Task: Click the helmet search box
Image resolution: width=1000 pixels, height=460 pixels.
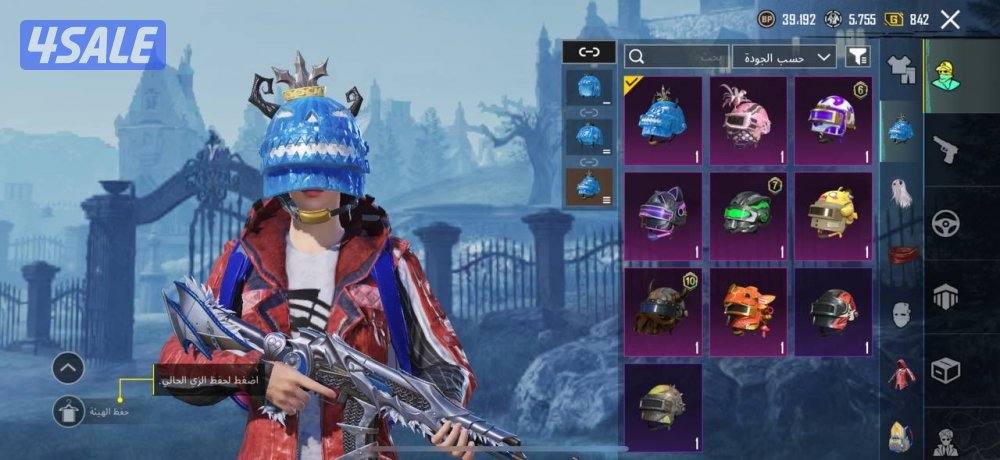Action: tap(677, 56)
